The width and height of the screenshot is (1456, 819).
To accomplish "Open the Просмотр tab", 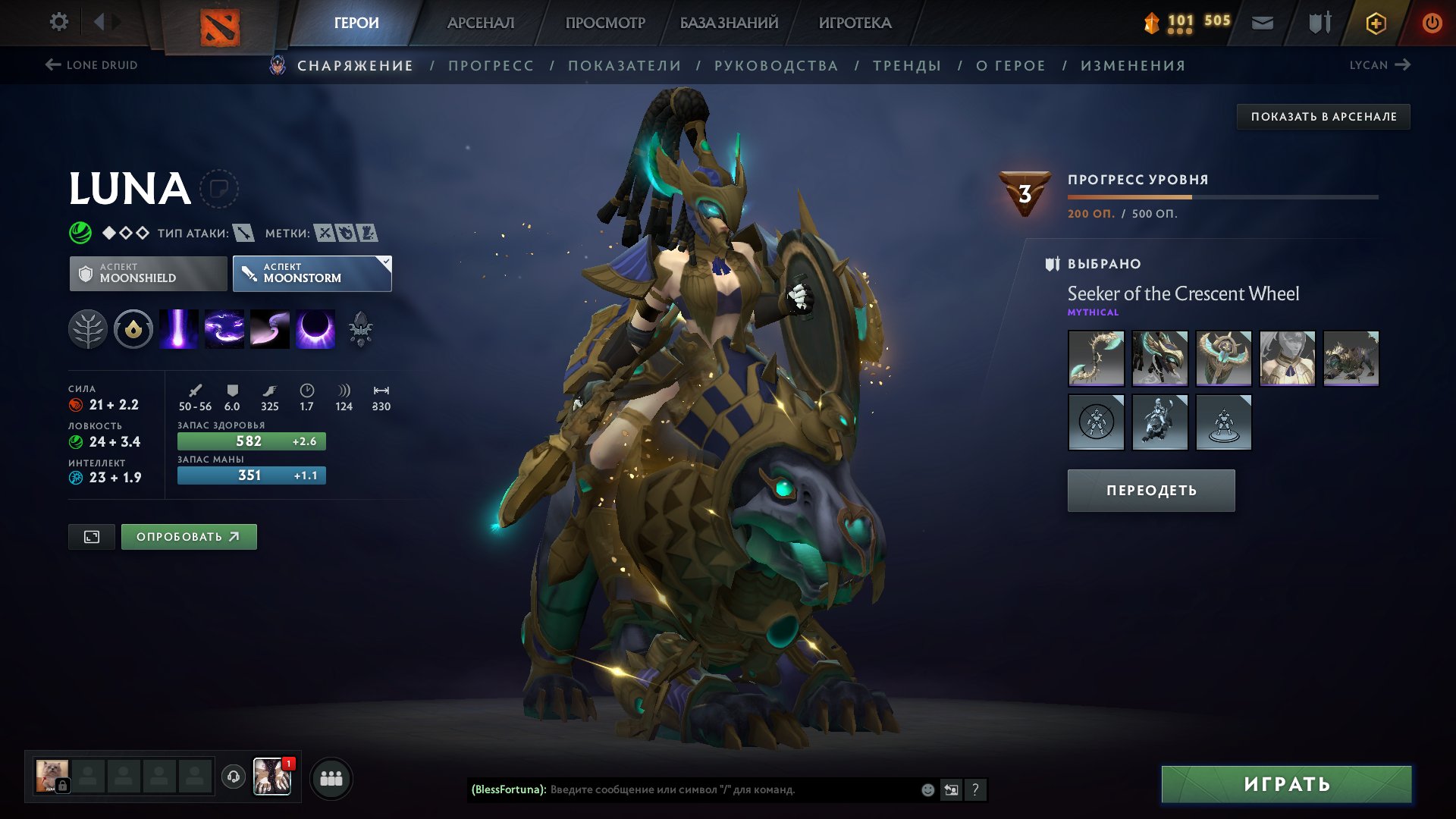I will pos(605,23).
